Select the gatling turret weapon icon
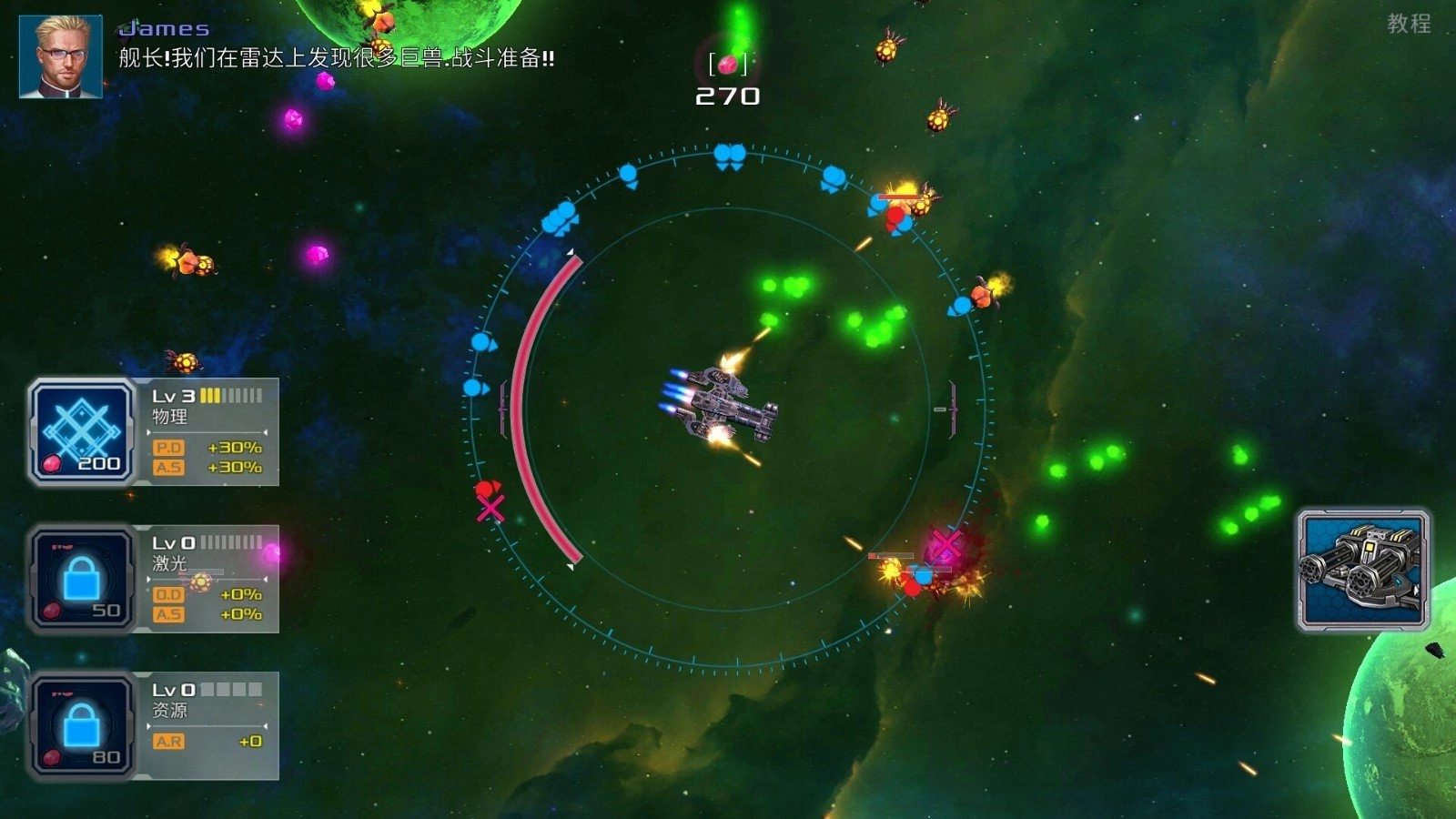Image resolution: width=1456 pixels, height=819 pixels. (x=1362, y=570)
